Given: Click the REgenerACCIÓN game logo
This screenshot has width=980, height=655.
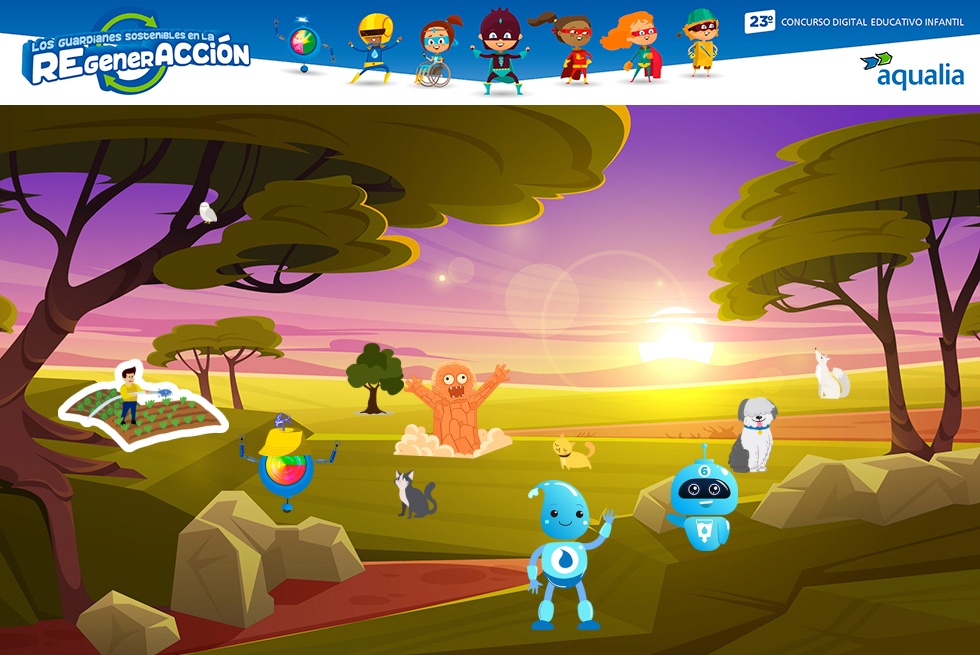Looking at the screenshot, I should tap(138, 55).
